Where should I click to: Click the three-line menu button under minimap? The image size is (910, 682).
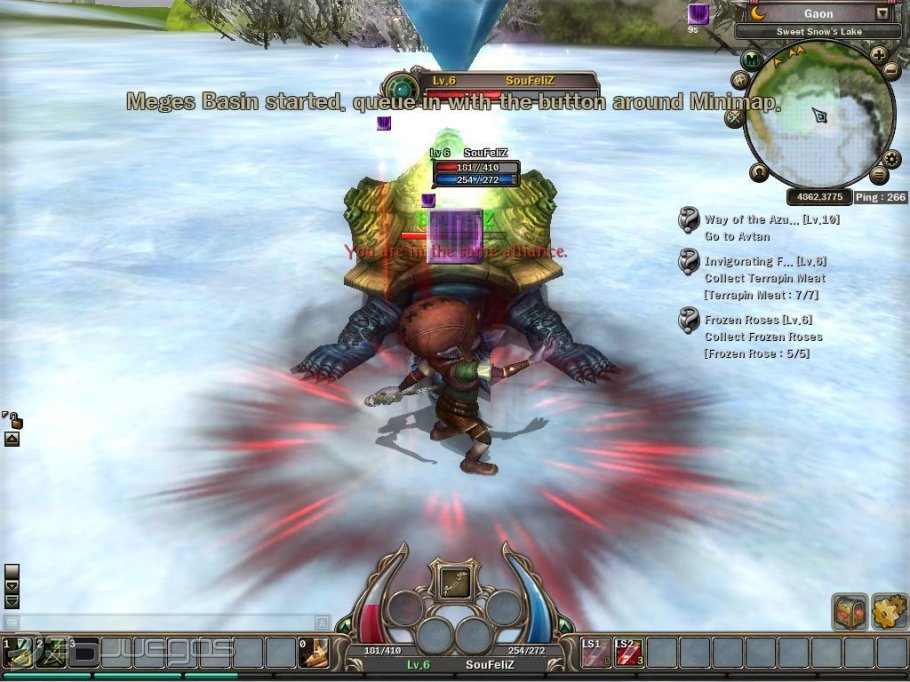[879, 175]
